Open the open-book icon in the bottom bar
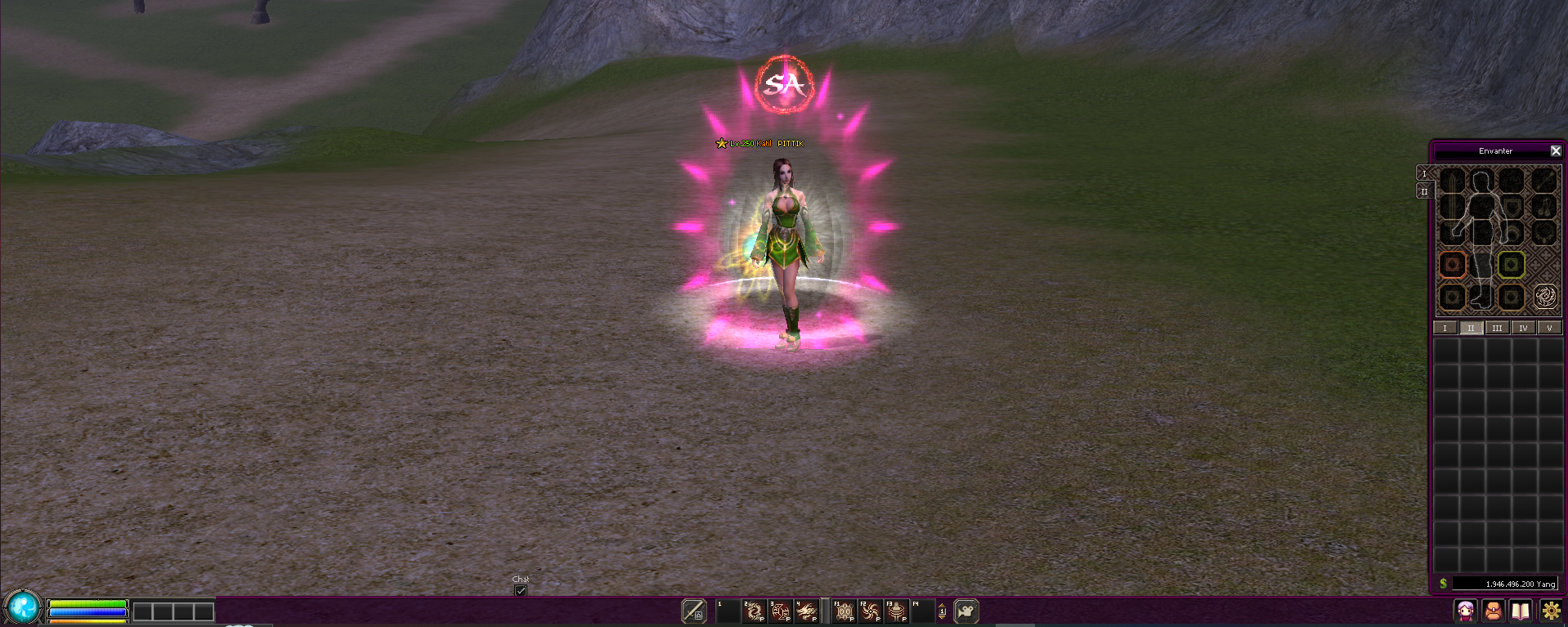The width and height of the screenshot is (1568, 627). pos(1521,611)
